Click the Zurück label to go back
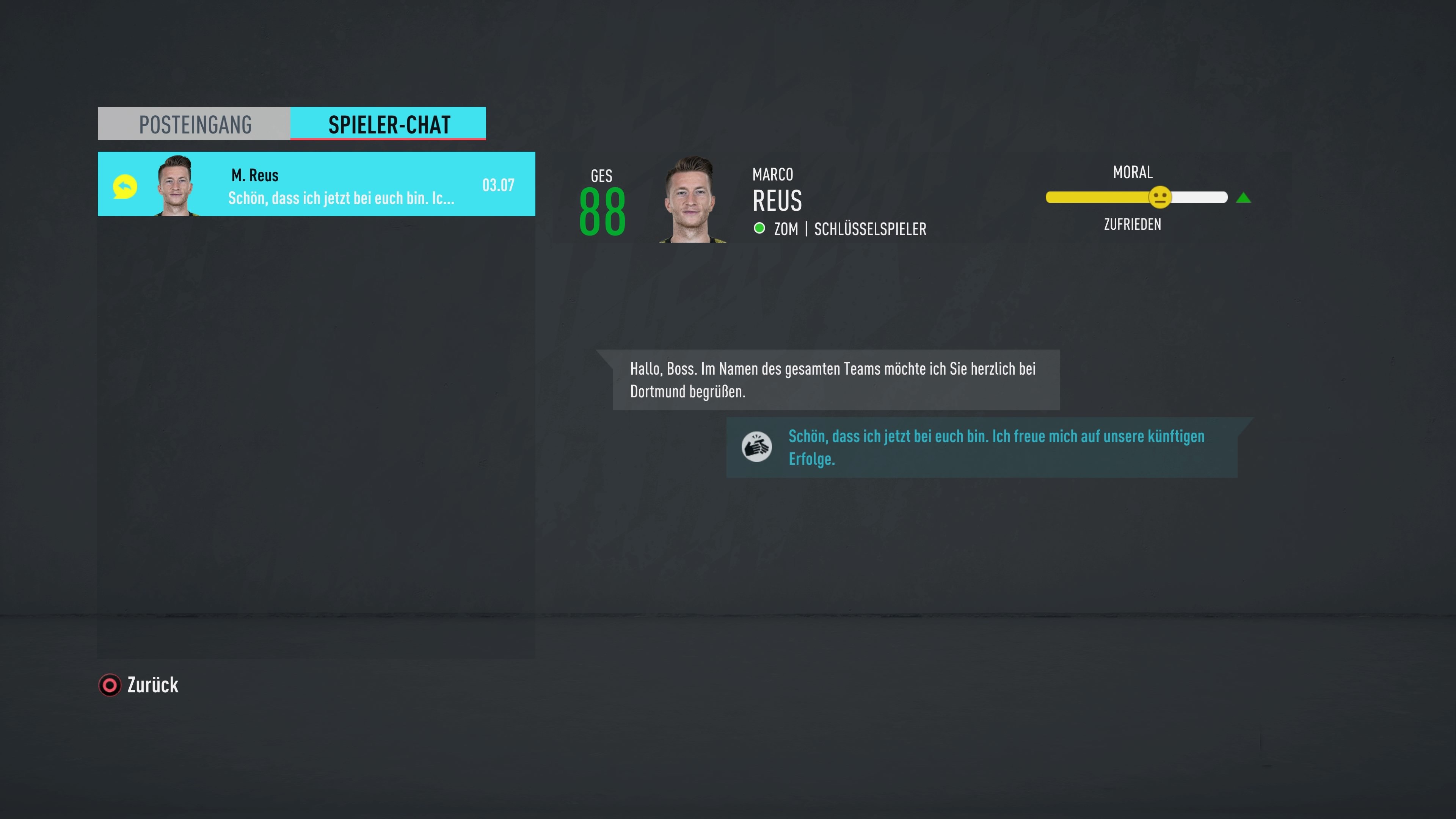This screenshot has height=819, width=1456. point(152,685)
